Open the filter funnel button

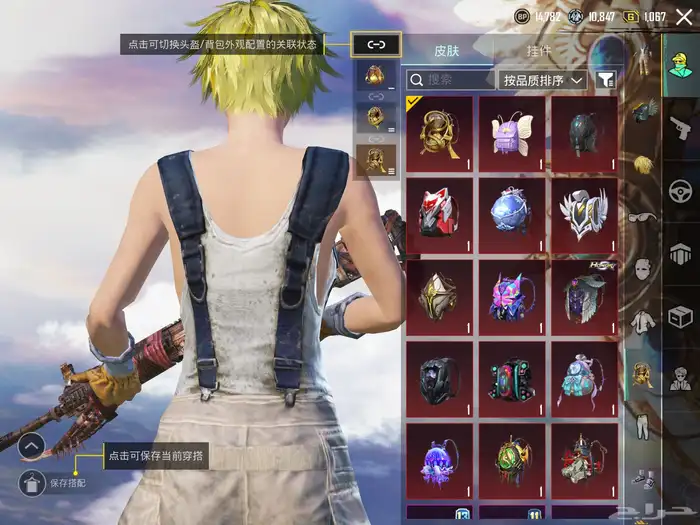coord(605,79)
